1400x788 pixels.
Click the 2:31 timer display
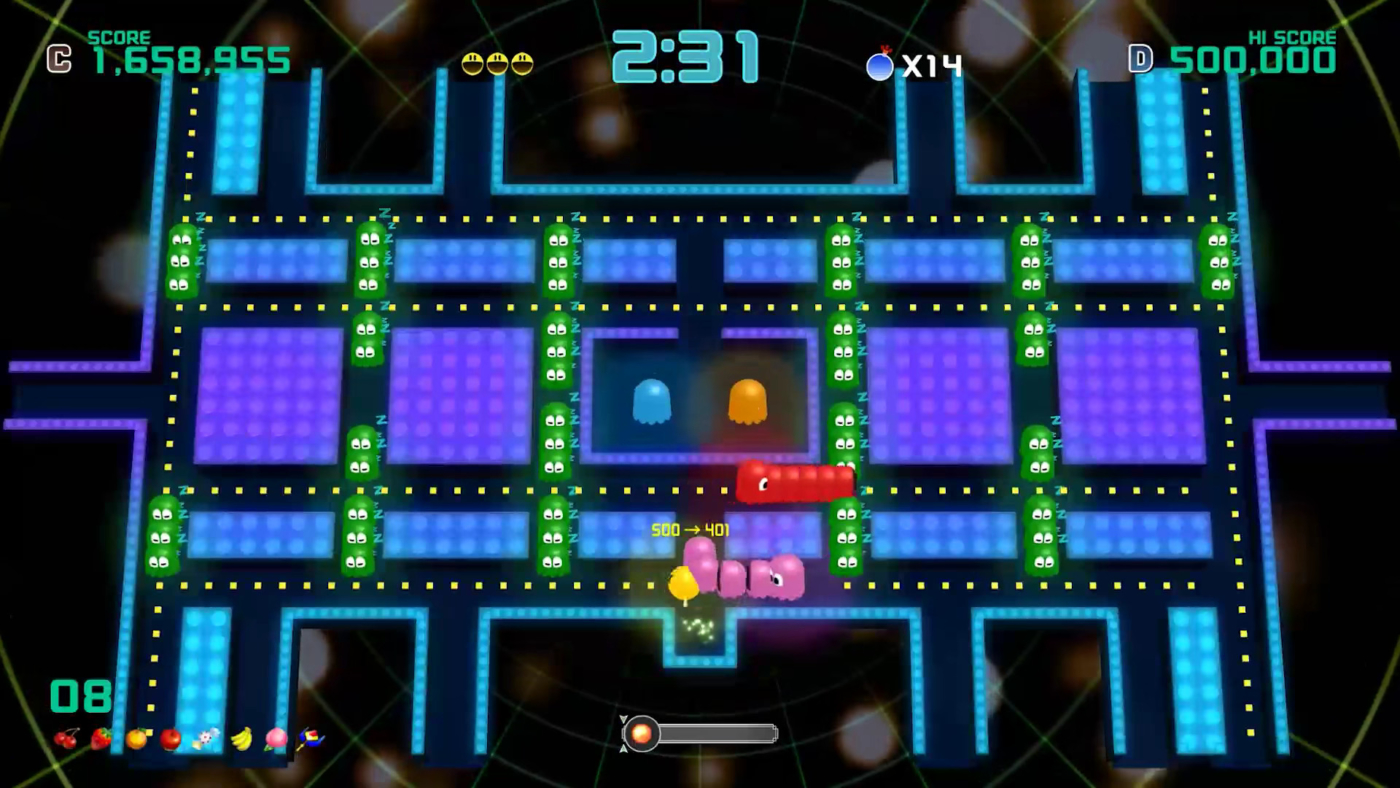[x=685, y=58]
